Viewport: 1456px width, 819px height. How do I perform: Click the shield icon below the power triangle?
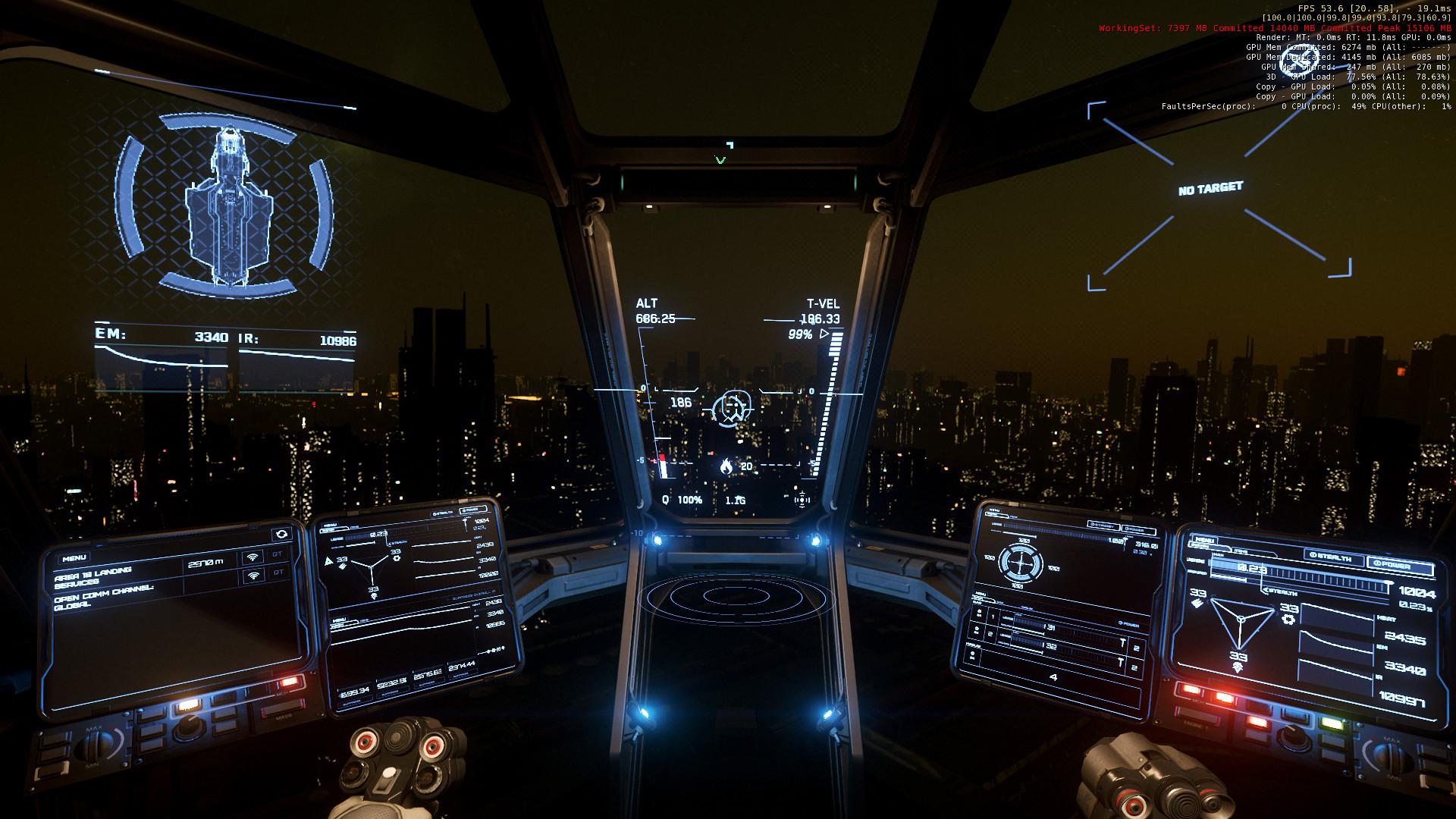coord(1238,667)
